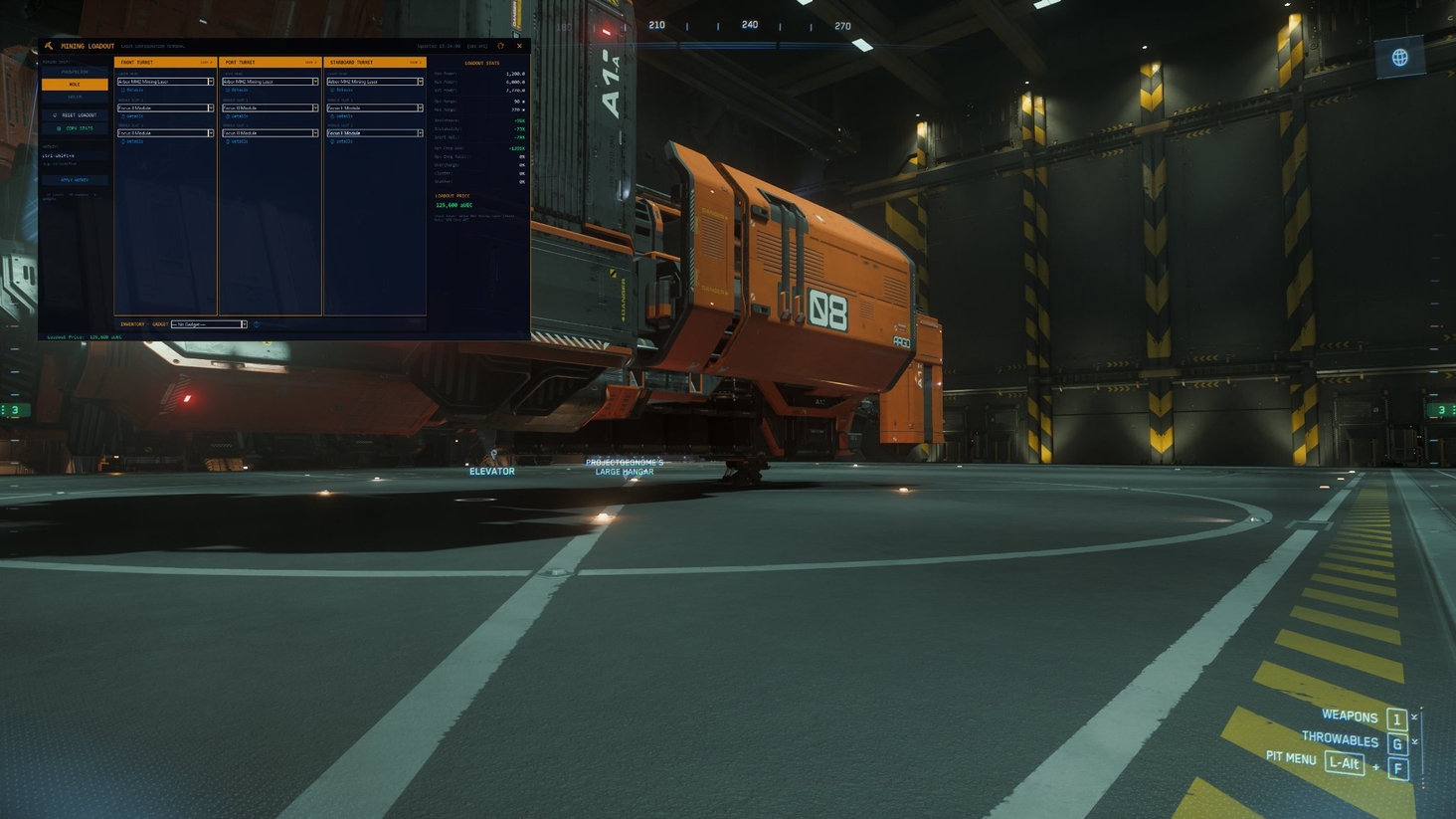This screenshot has height=819, width=1456.
Task: Open the Port Turret laser head dropdown
Action: (270, 83)
